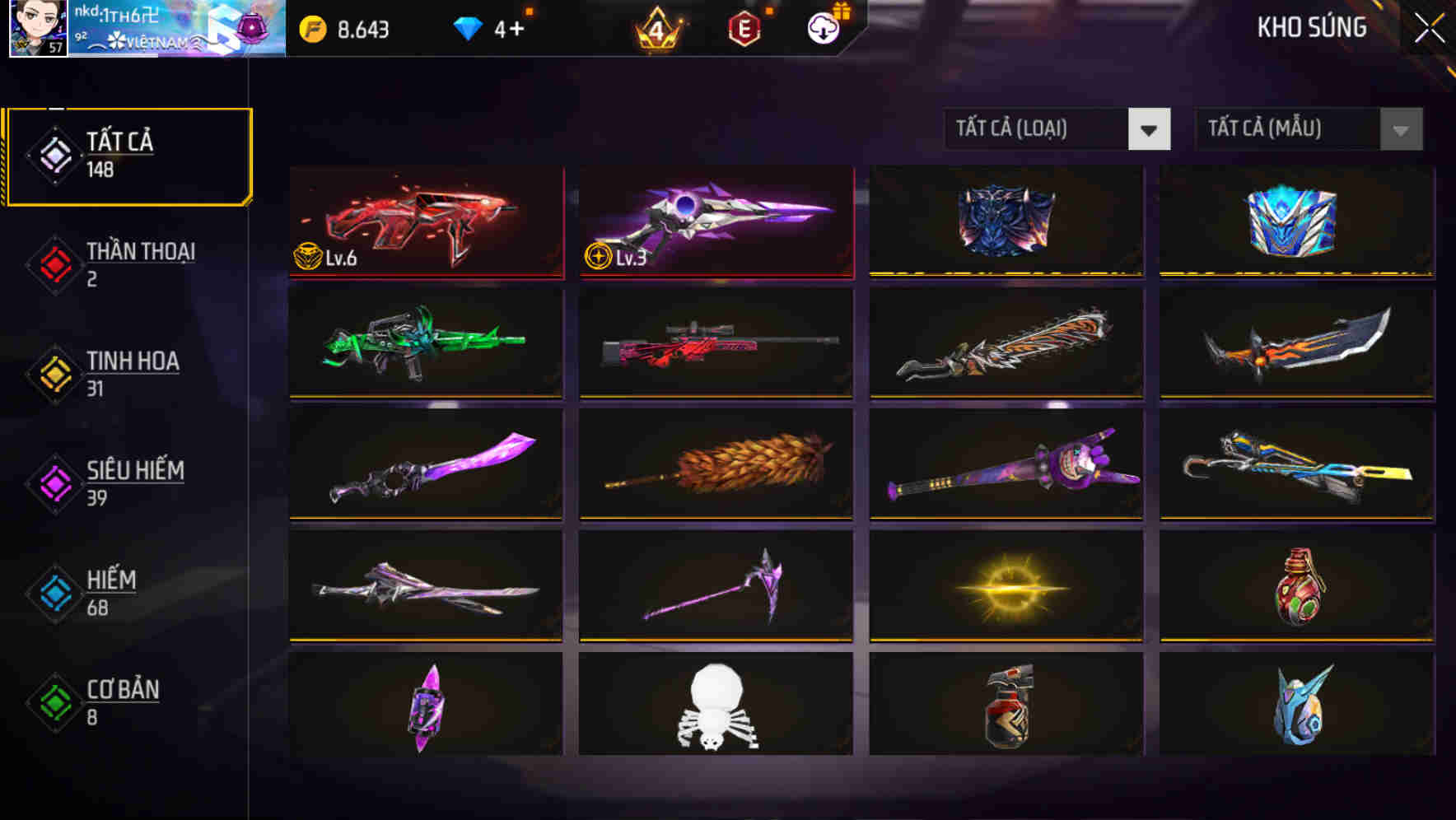The image size is (1456, 820).
Task: Open the download gift icon in top bar
Action: pyautogui.click(x=821, y=27)
